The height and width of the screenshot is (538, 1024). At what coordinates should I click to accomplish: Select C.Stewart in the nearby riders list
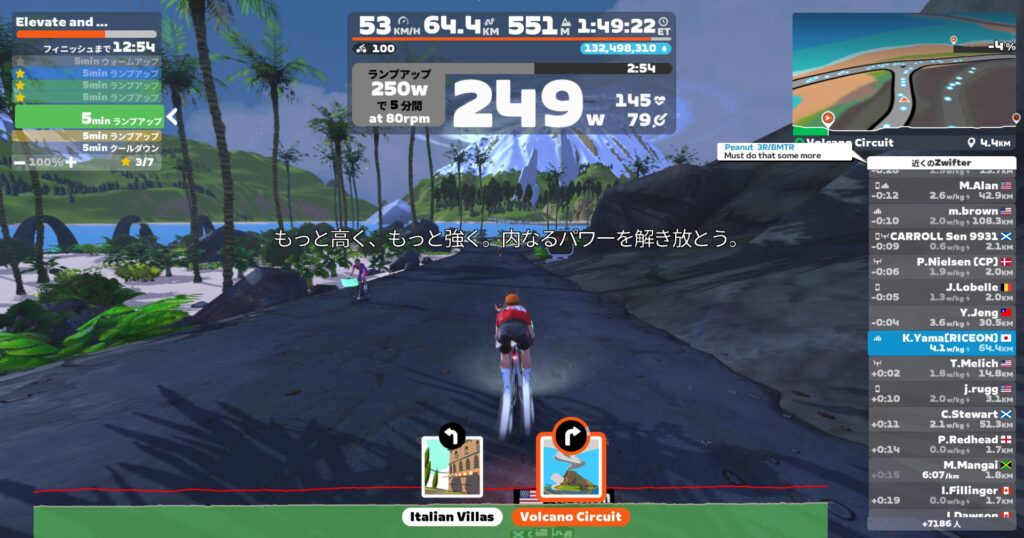click(x=941, y=419)
